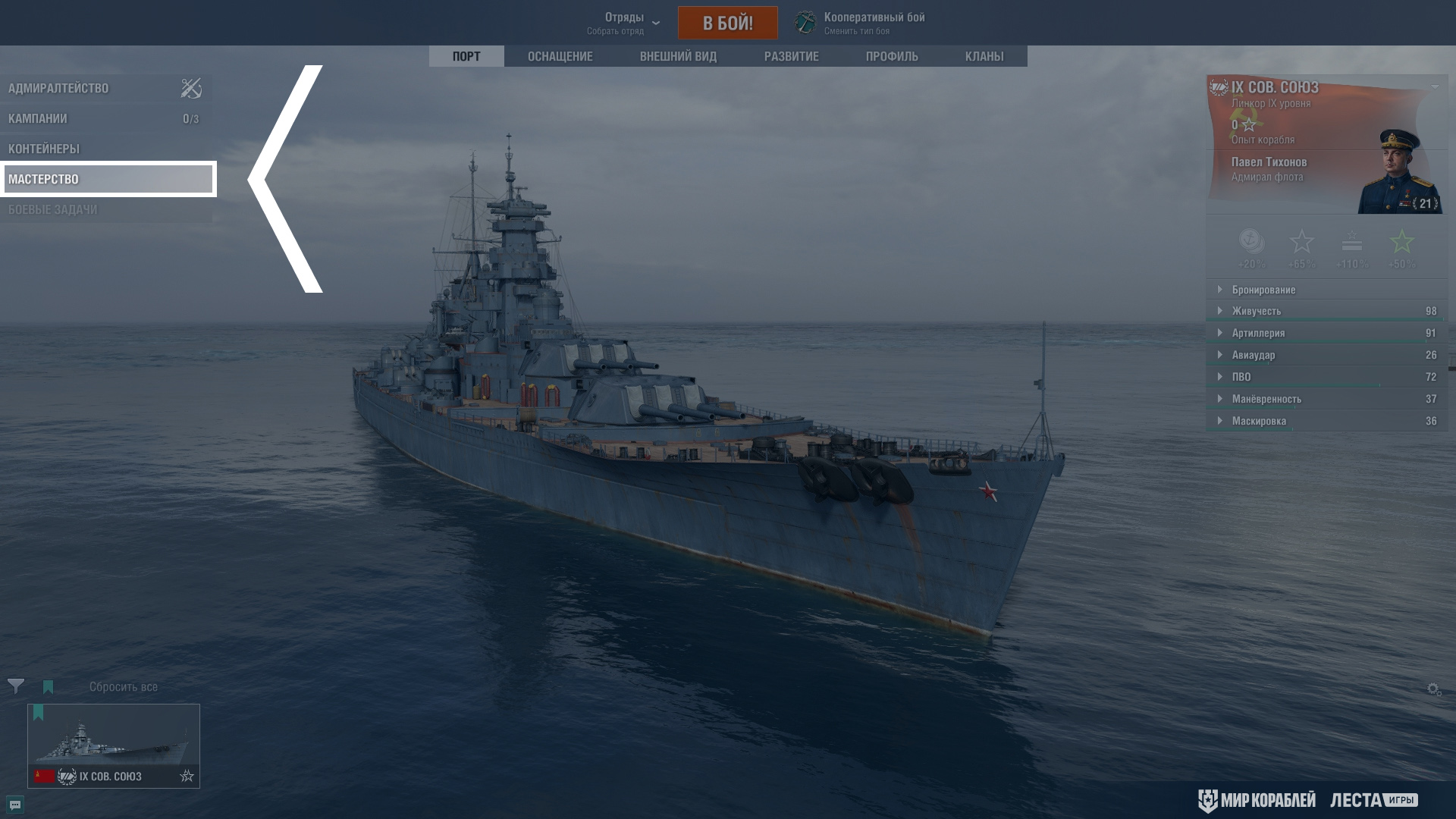Expand the Маскировка parameter row
The width and height of the screenshot is (1456, 819).
pos(1259,421)
